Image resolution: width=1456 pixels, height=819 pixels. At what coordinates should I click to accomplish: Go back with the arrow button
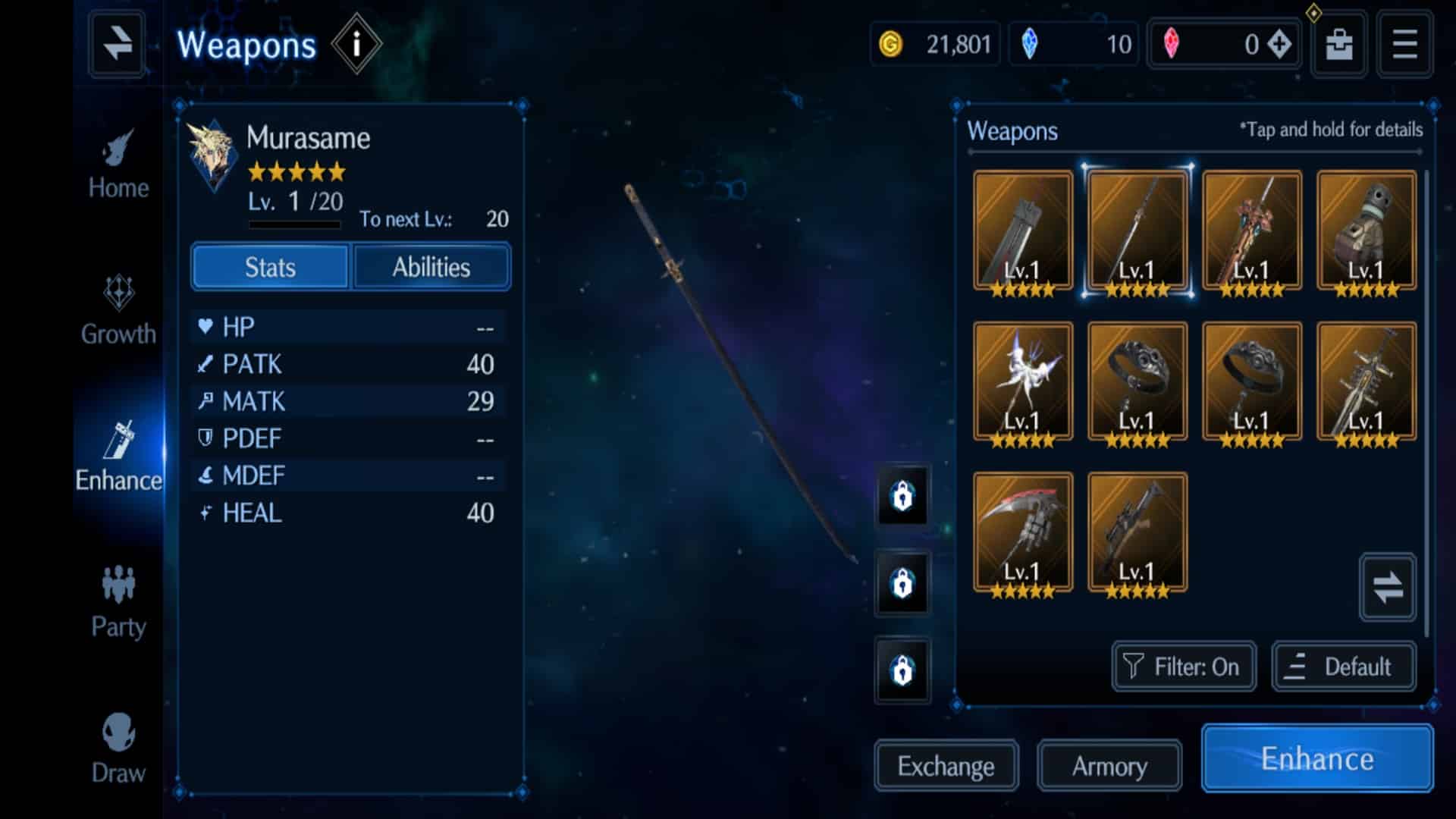[117, 44]
